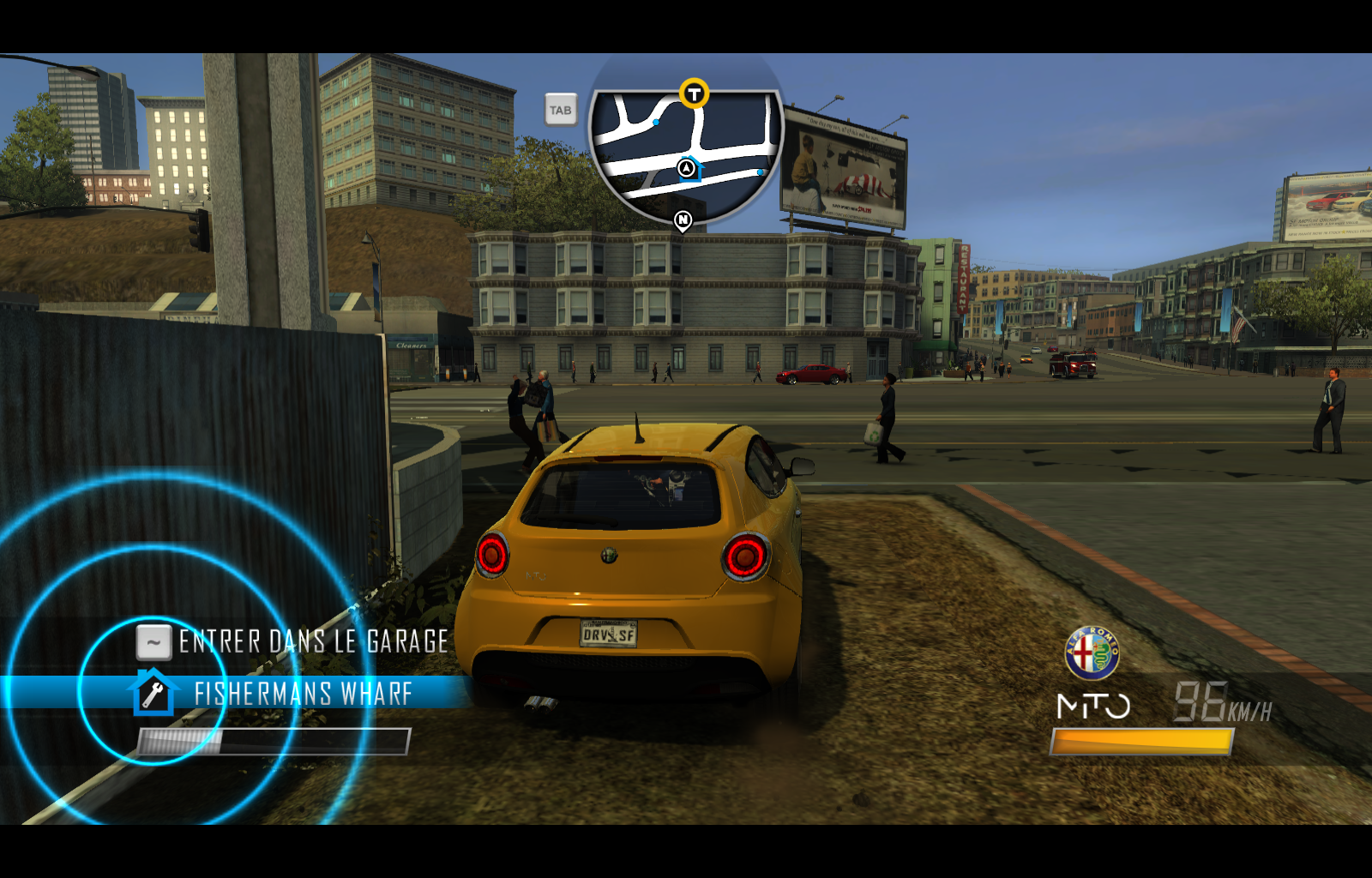The width and height of the screenshot is (1372, 878).
Task: Click the N compass pin below the minimap
Action: pos(682,220)
